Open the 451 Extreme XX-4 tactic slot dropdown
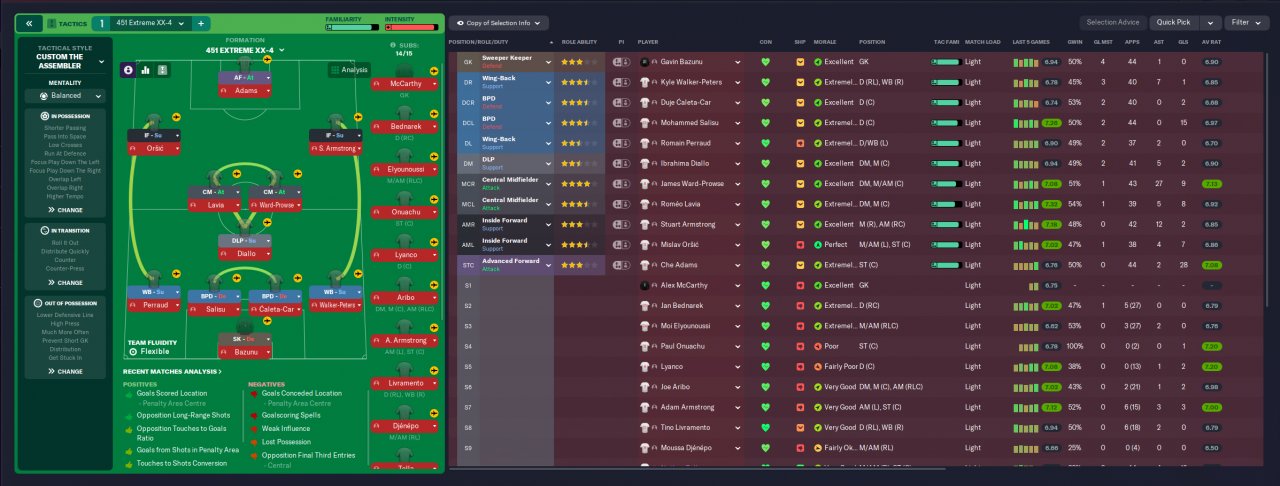Viewport: 1280px width, 486px height. pyautogui.click(x=149, y=23)
